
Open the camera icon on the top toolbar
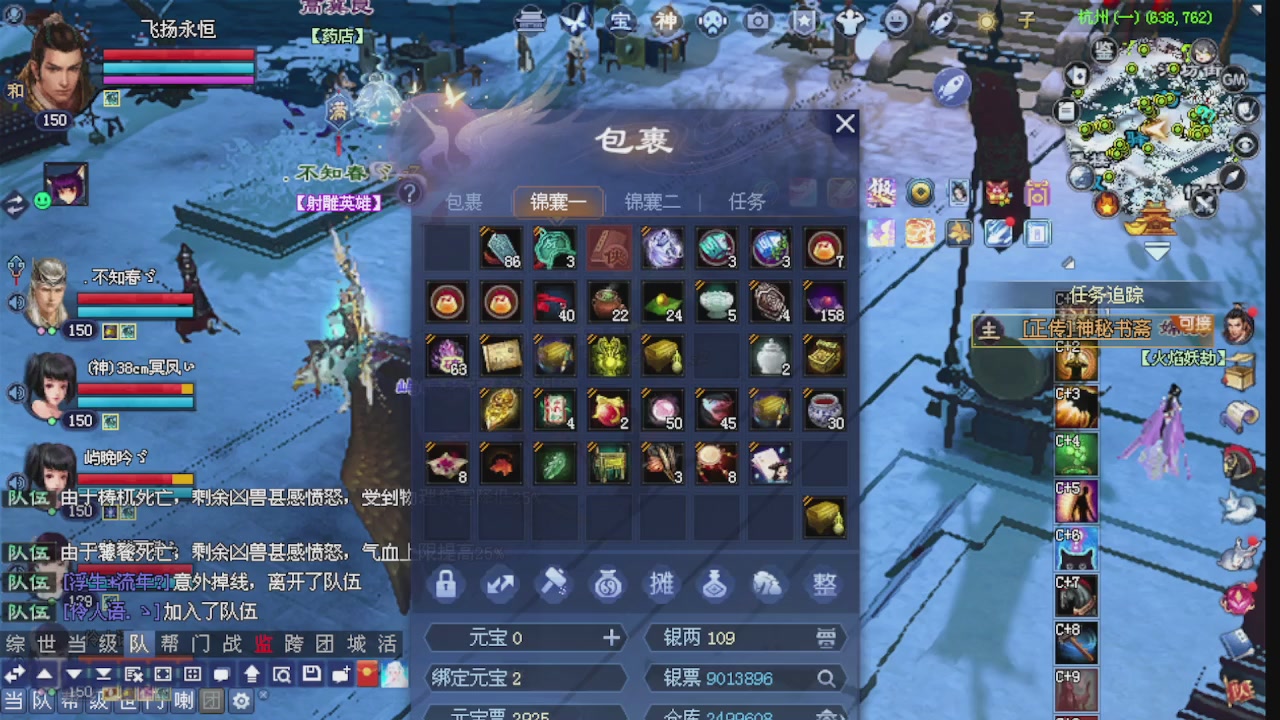pyautogui.click(x=758, y=21)
